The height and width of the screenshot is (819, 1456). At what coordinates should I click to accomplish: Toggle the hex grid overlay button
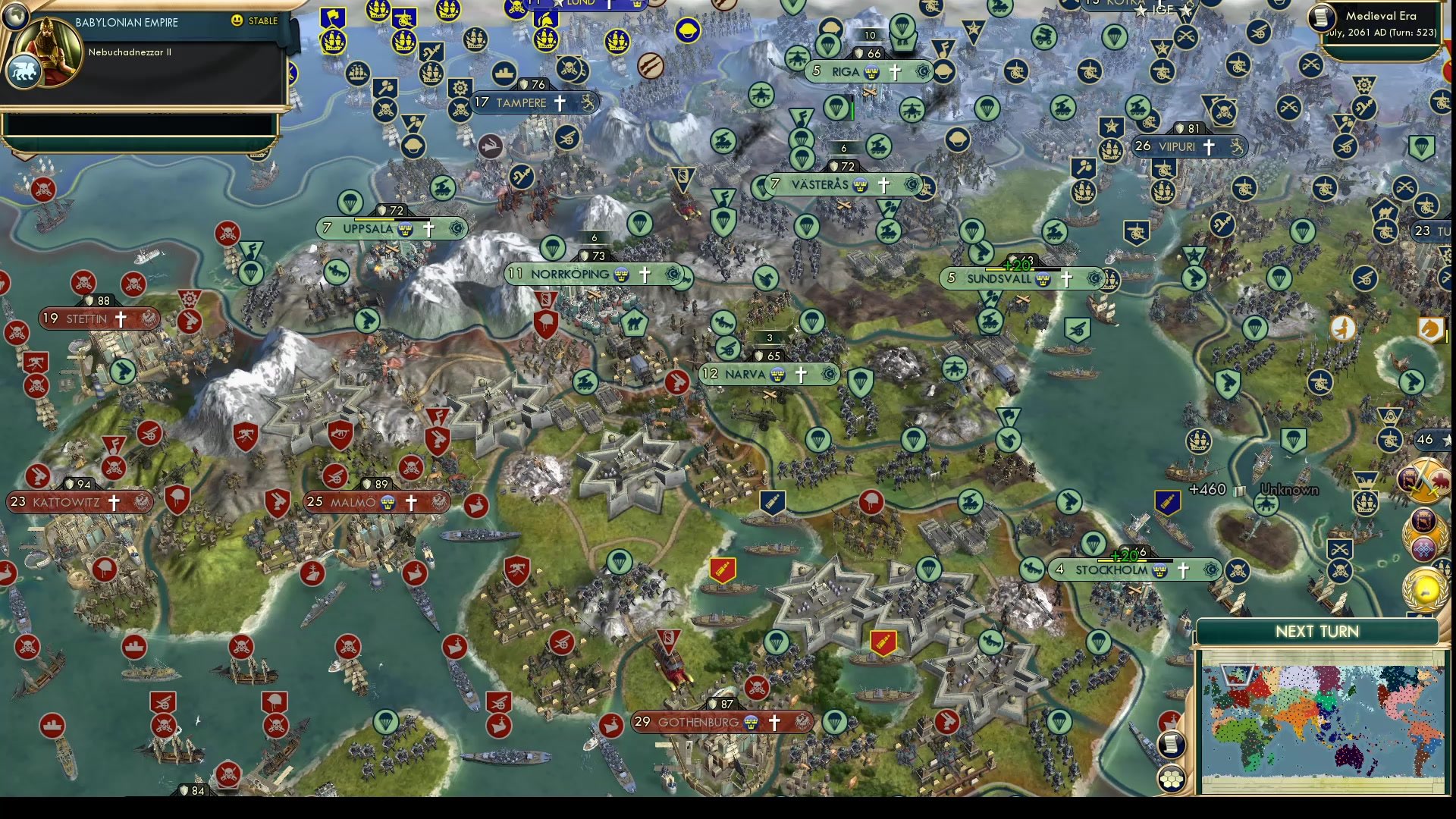click(x=1172, y=779)
